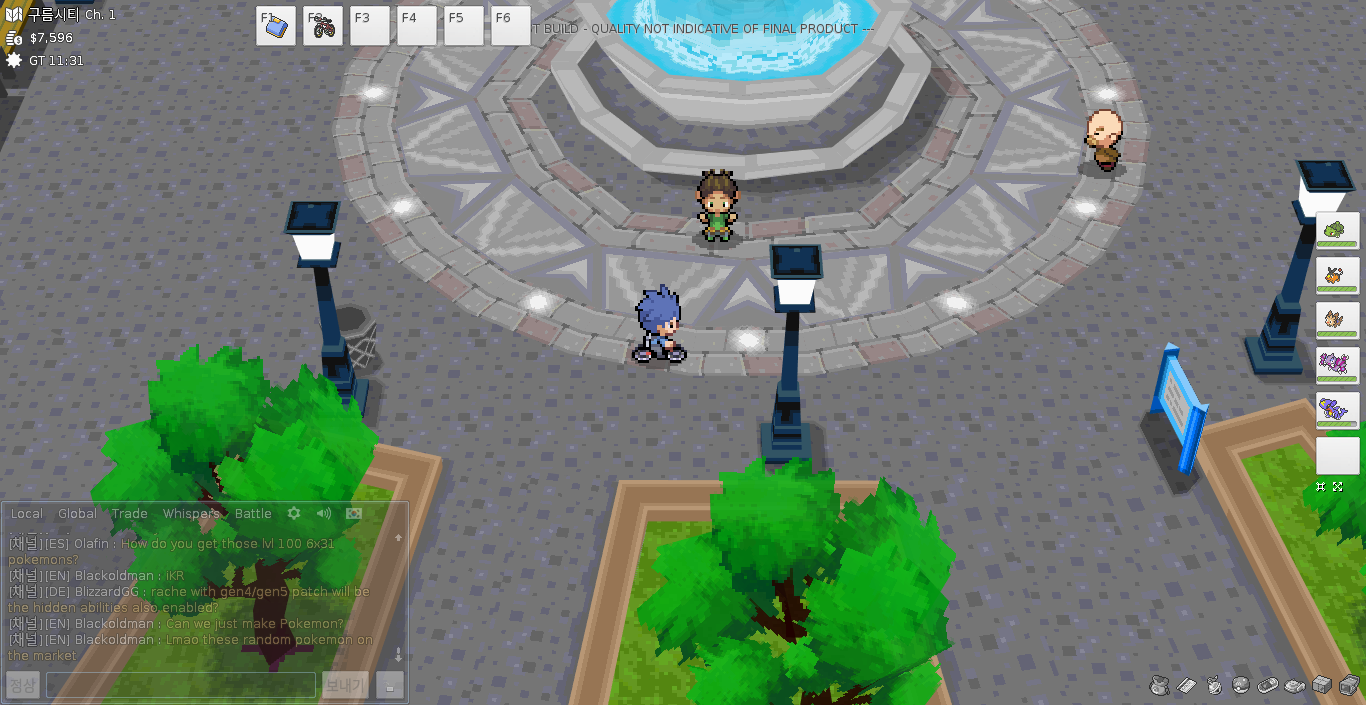This screenshot has width=1366, height=705.
Task: Expand the party panel with the arrows icon
Action: click(1338, 487)
